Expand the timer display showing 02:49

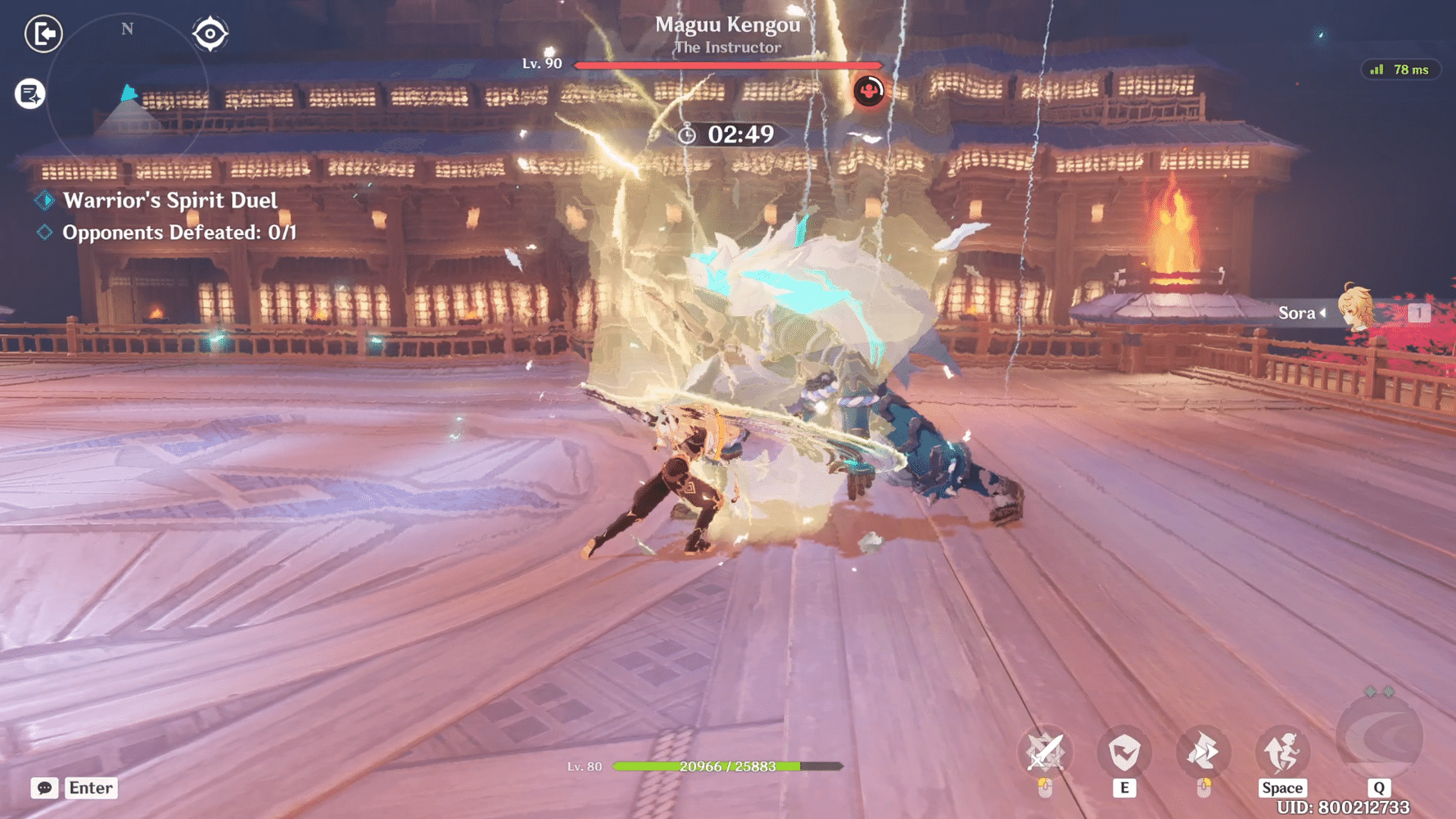[x=729, y=135]
